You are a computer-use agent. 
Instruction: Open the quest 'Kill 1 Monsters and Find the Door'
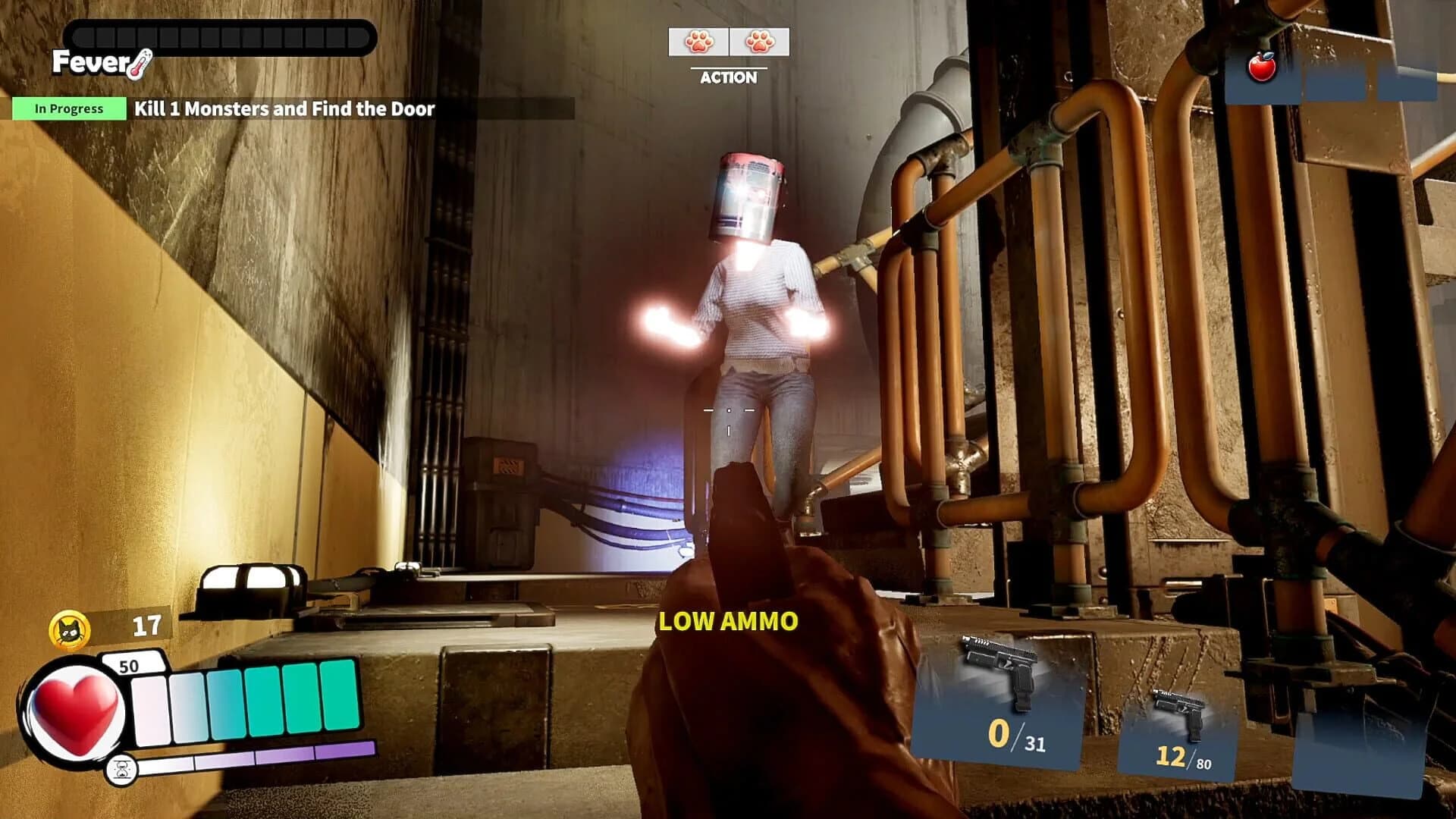[x=283, y=108]
